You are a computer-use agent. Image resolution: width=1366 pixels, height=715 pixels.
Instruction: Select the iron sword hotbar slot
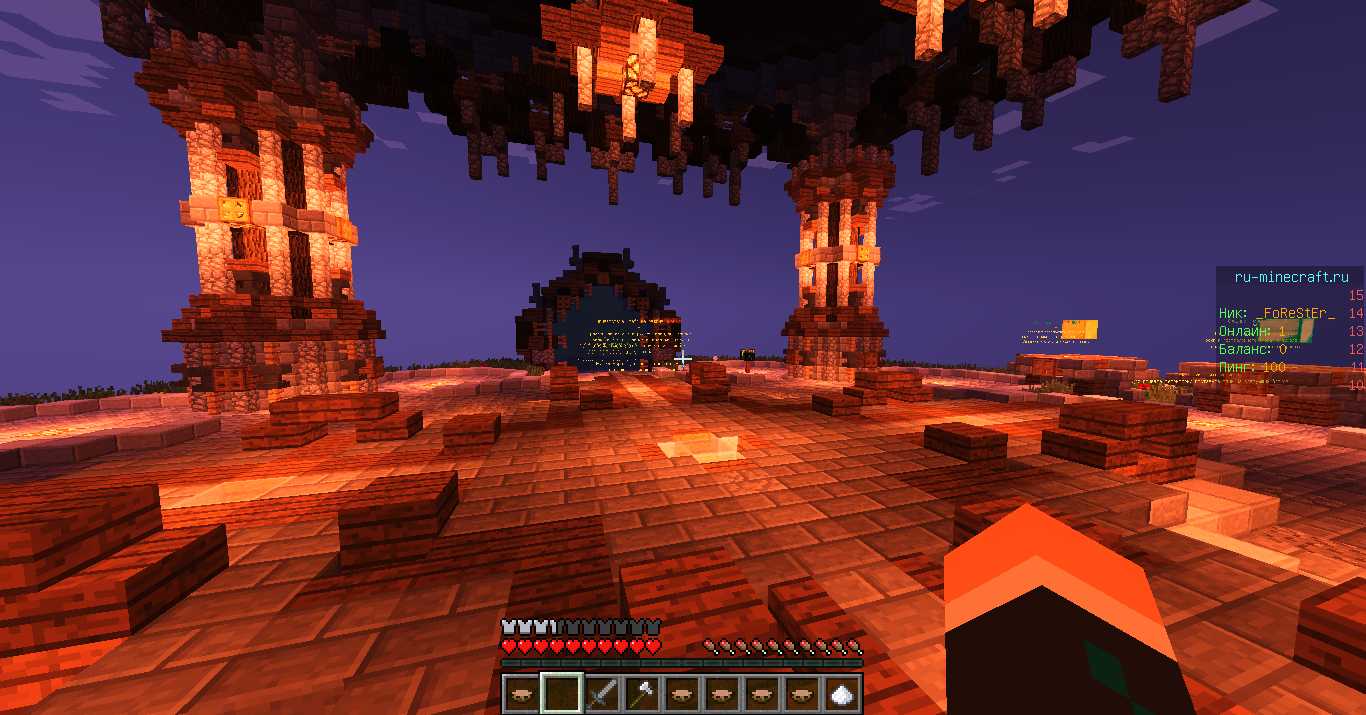600,692
